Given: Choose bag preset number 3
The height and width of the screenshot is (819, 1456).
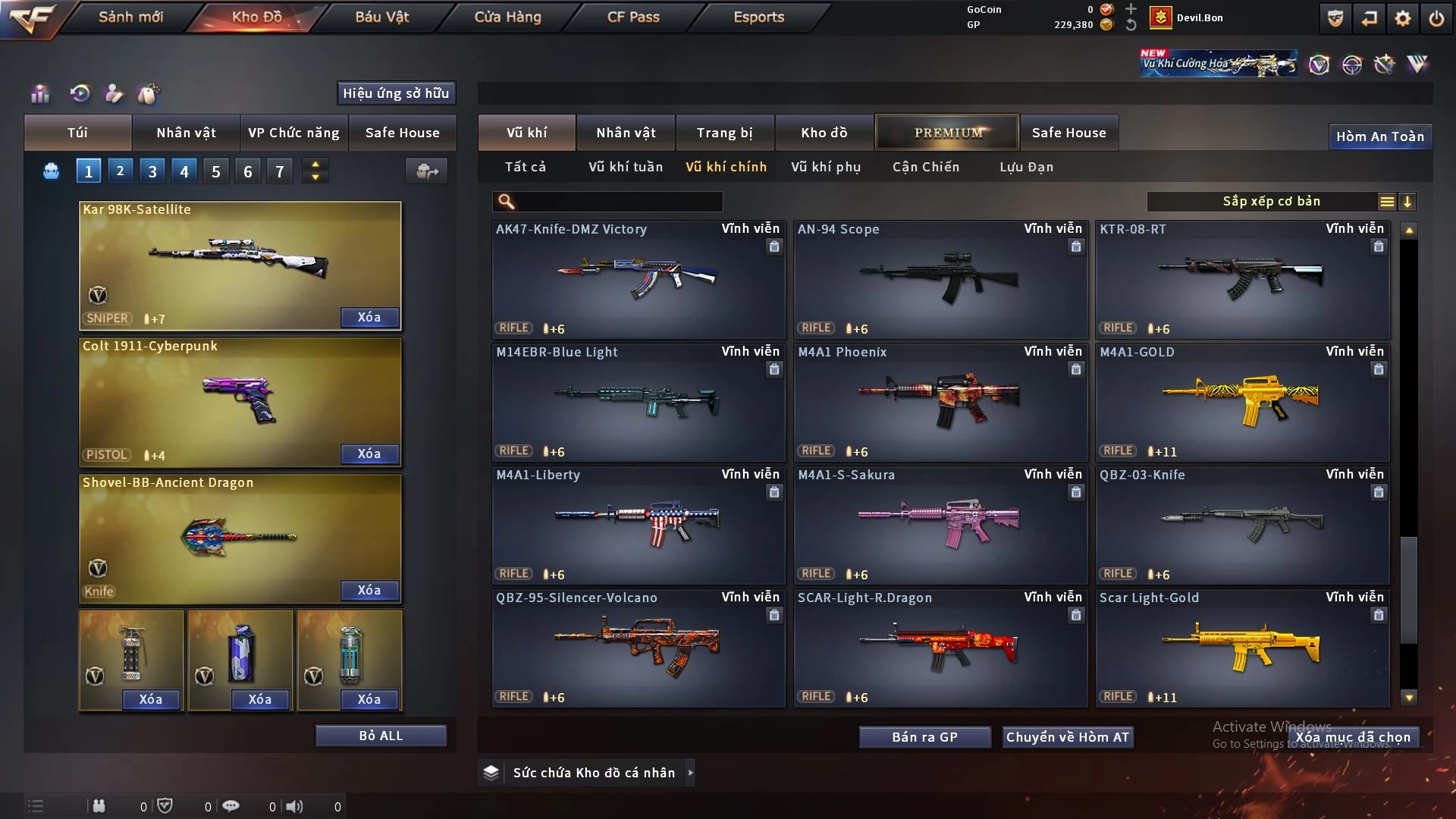Looking at the screenshot, I should coord(152,171).
